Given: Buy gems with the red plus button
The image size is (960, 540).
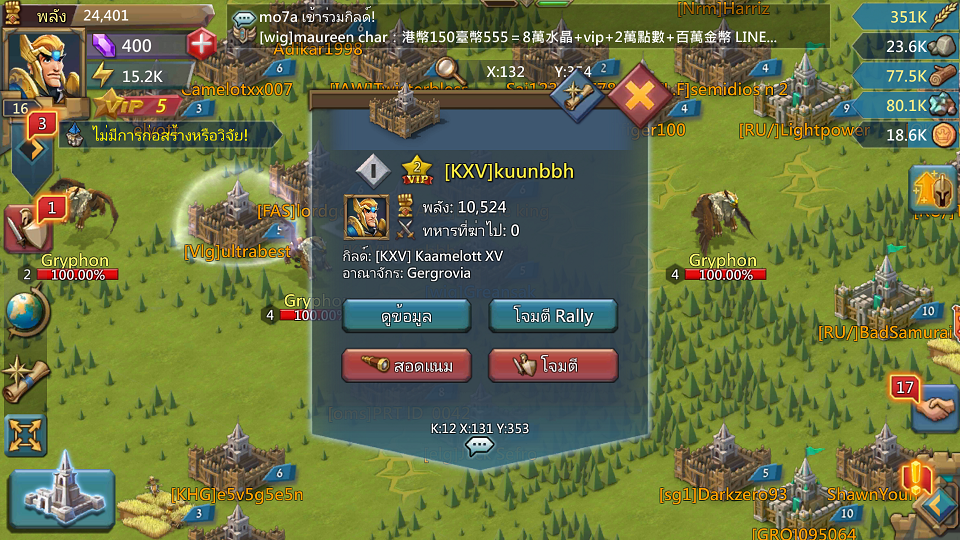Looking at the screenshot, I should pos(201,45).
